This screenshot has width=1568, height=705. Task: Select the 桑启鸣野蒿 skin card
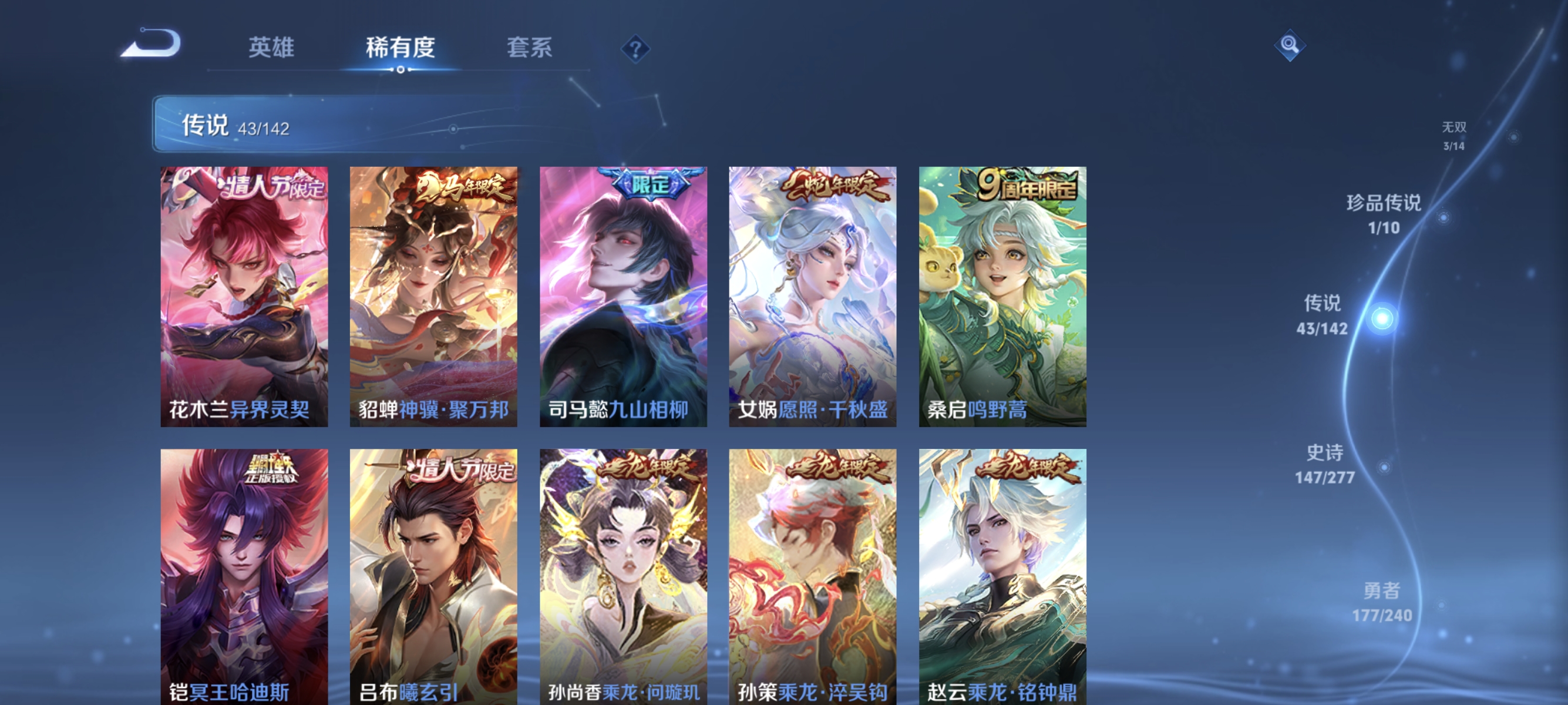(x=1003, y=296)
